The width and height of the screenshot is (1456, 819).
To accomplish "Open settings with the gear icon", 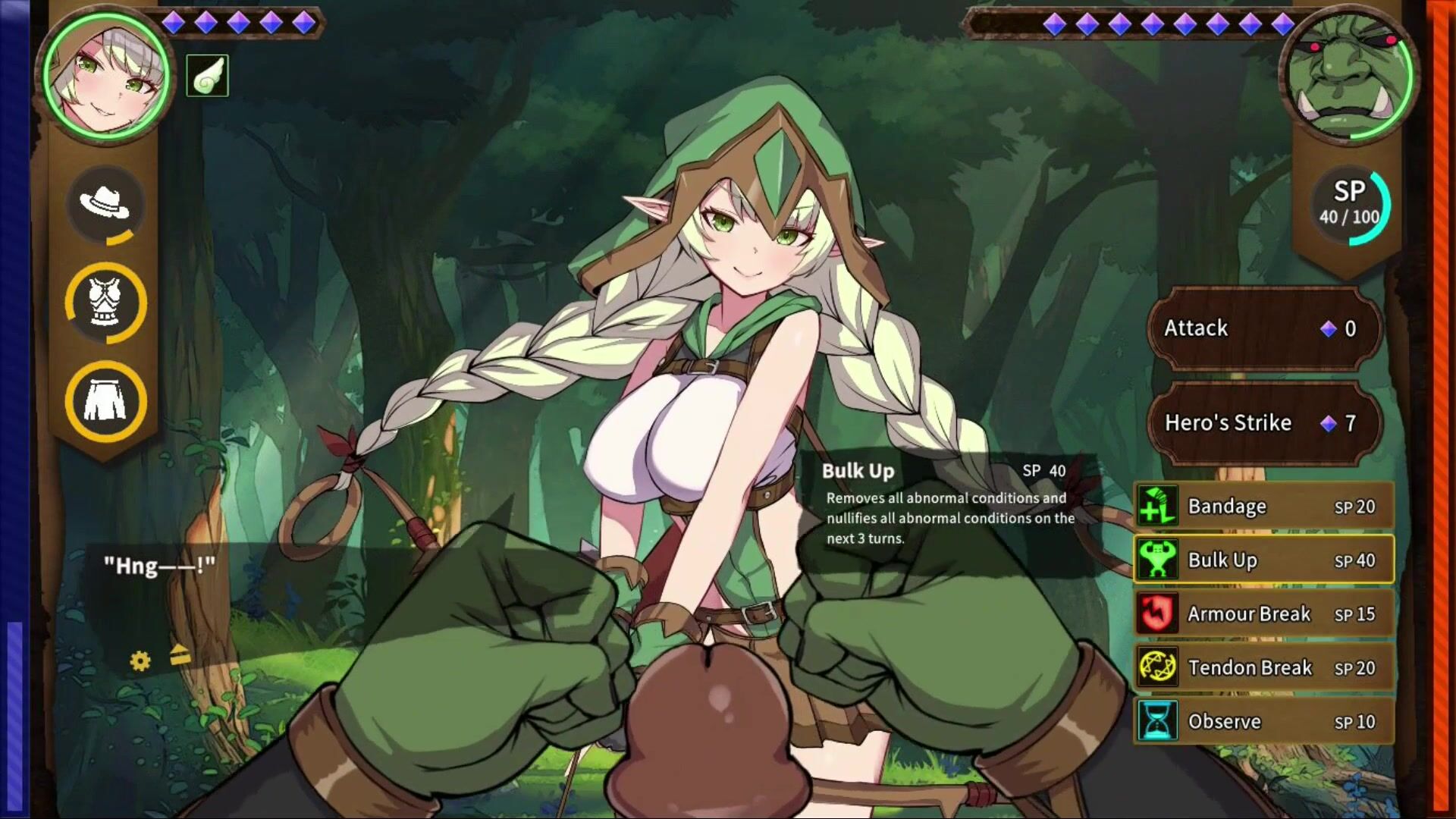I will (140, 661).
